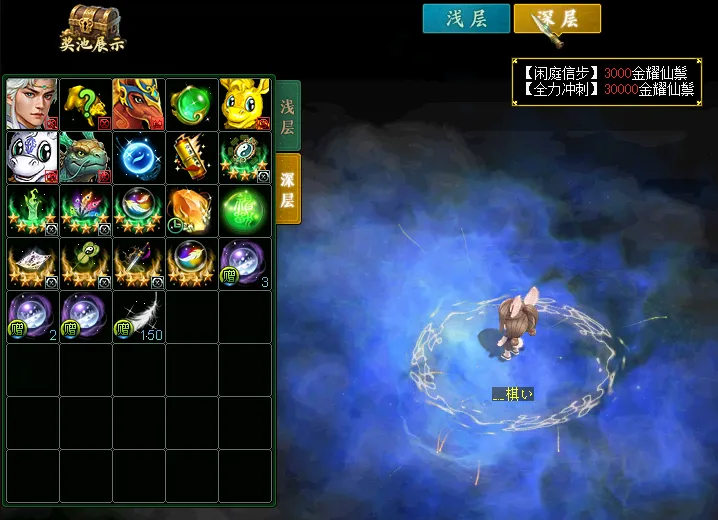The image size is (718, 520).
Task: Select the red masked horse mount
Action: coord(139,104)
